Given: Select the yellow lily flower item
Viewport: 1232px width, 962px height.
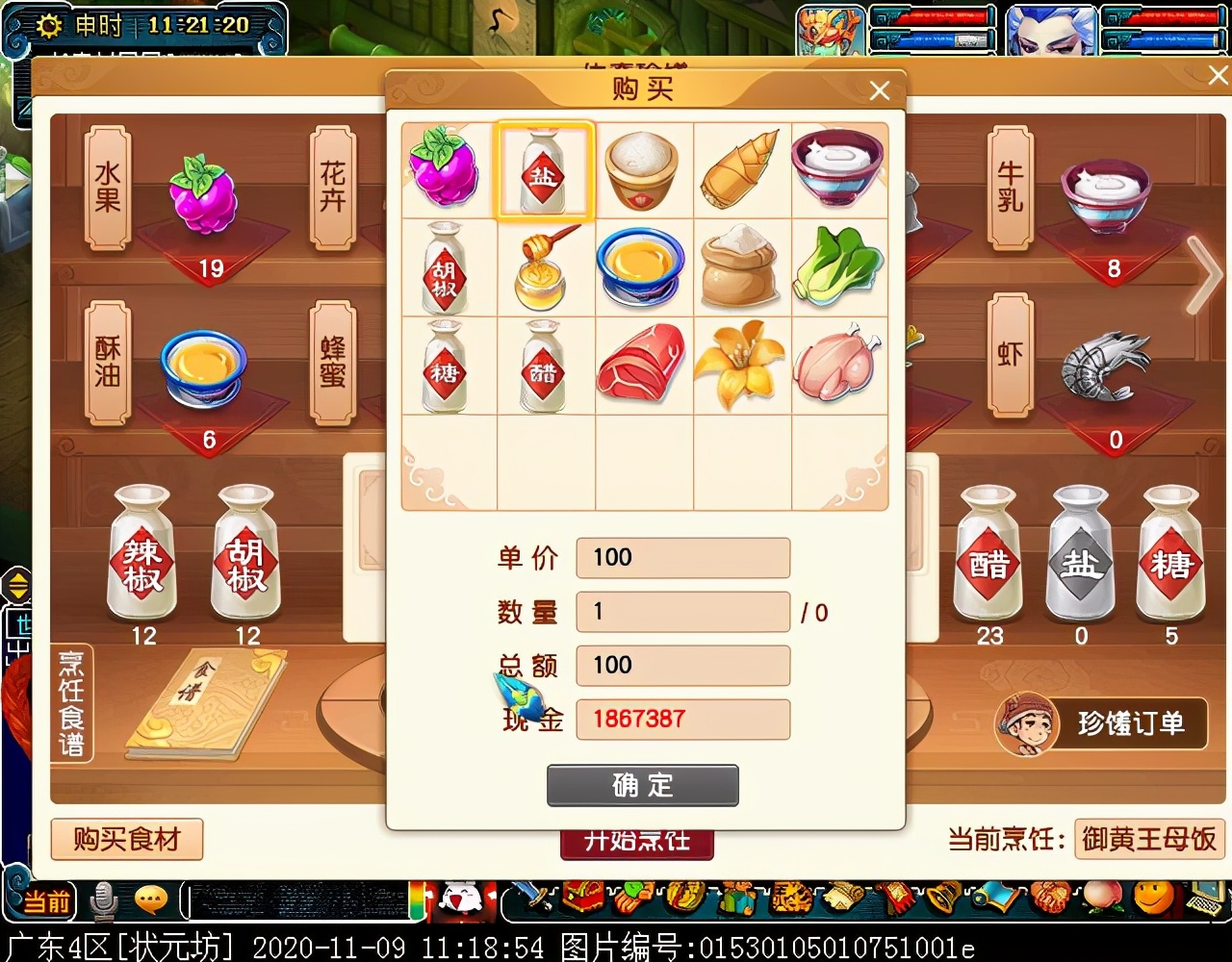Looking at the screenshot, I should (x=739, y=365).
